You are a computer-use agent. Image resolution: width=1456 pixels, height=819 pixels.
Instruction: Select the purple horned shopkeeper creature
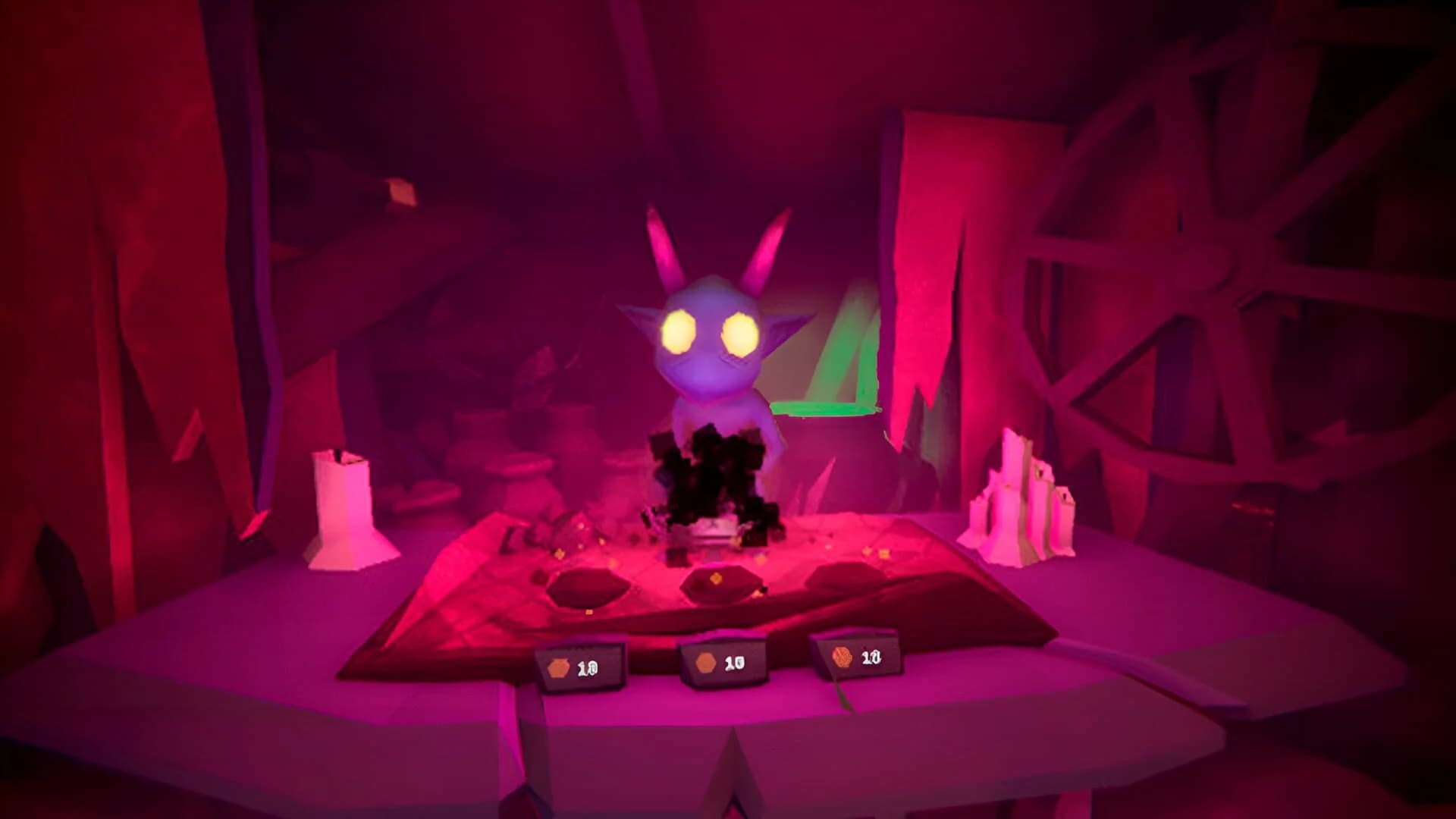pos(713,341)
